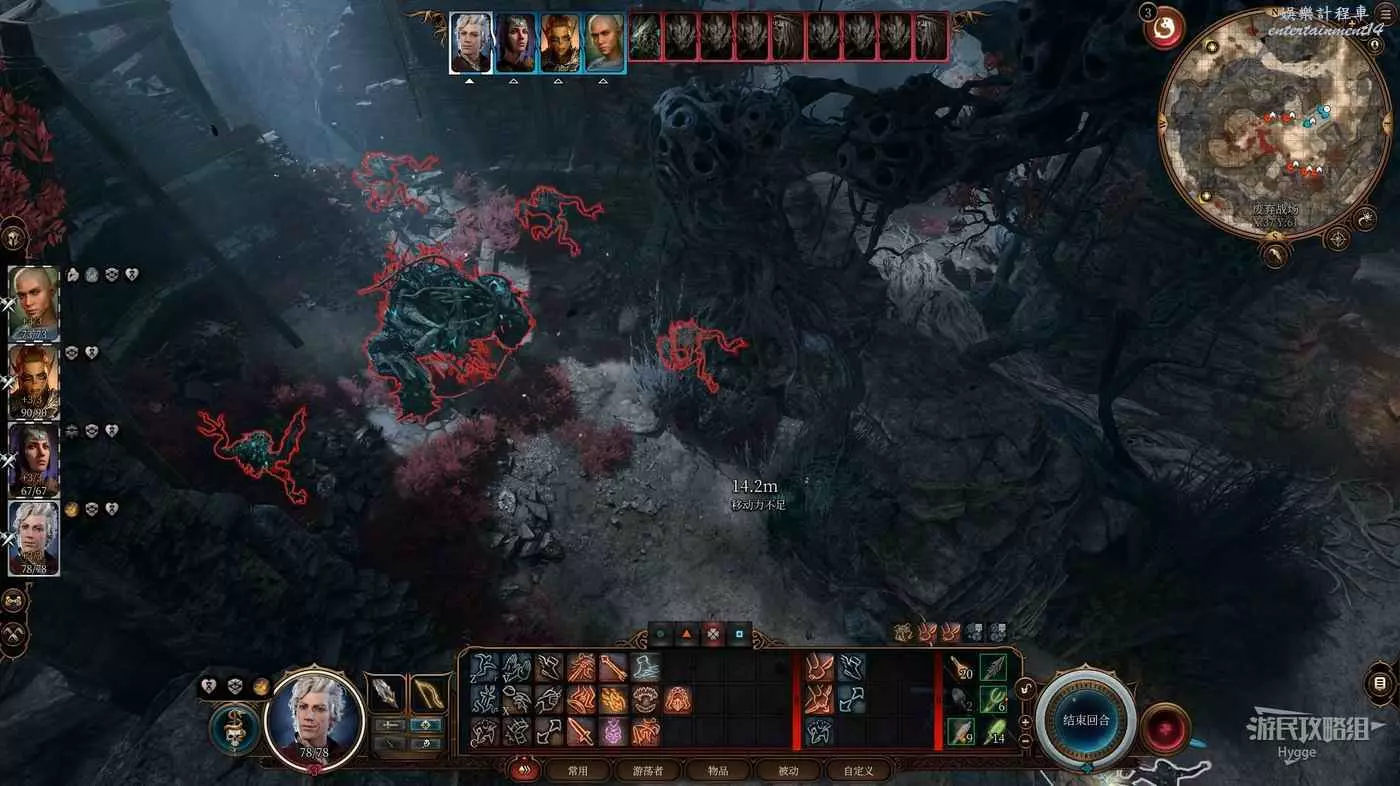Screen dimensions: 1400x786
Task: Select the bald party member portrait with 73 HP
Action: pyautogui.click(x=34, y=304)
